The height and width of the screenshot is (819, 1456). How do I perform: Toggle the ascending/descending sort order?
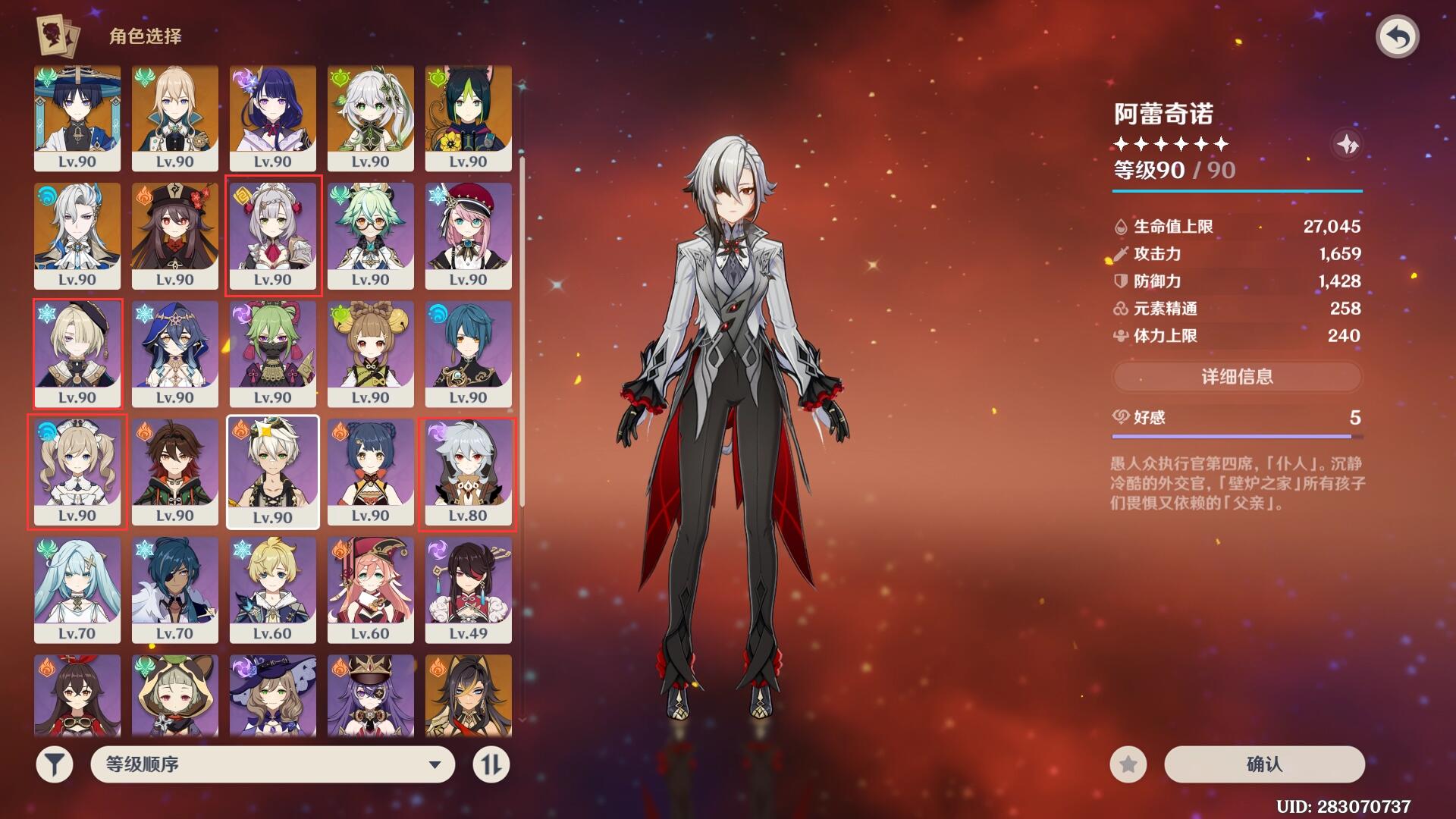coord(491,764)
